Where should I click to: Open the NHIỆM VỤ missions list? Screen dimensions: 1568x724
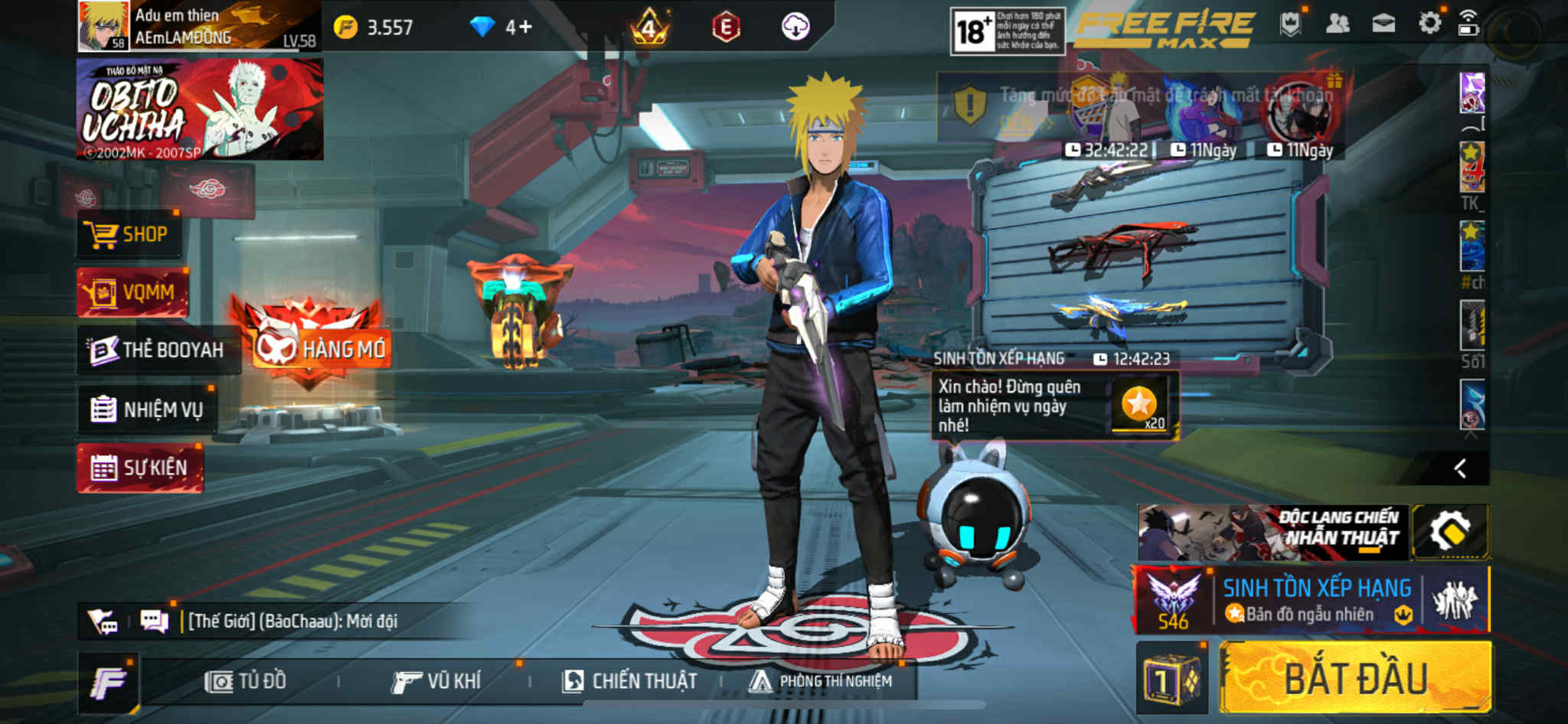(x=148, y=409)
